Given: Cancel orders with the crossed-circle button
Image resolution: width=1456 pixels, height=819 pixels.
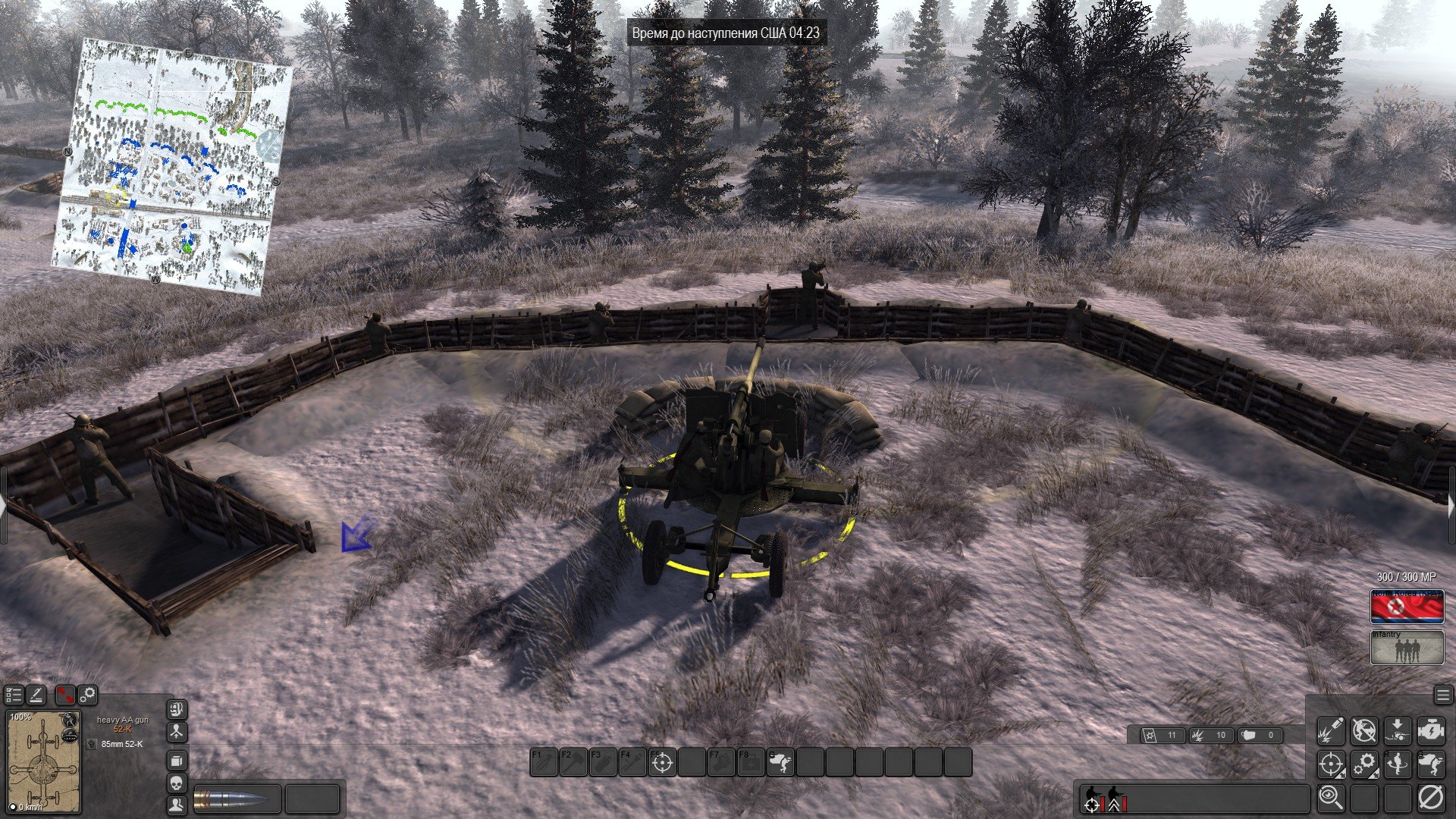Looking at the screenshot, I should (1431, 797).
